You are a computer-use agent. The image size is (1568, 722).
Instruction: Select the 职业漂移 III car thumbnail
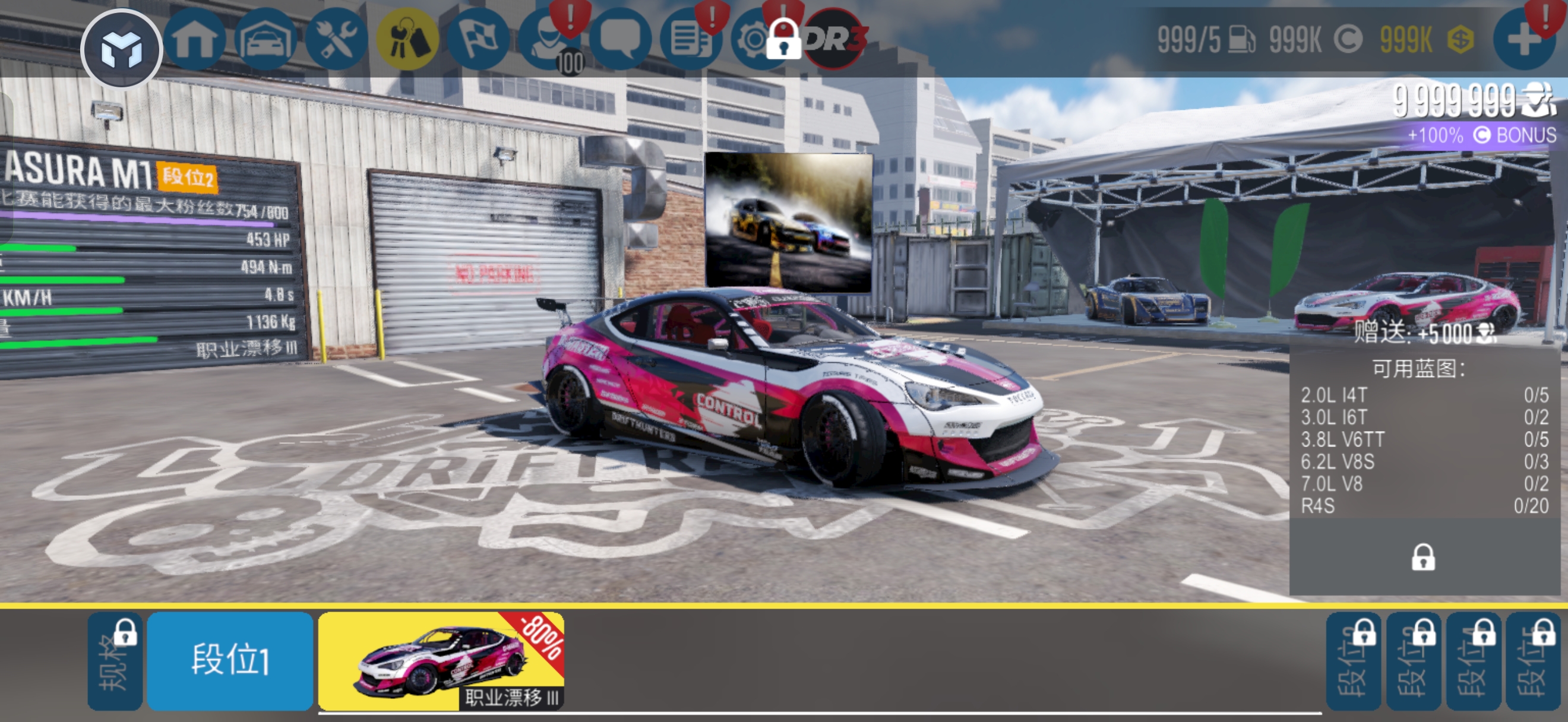pos(441,660)
